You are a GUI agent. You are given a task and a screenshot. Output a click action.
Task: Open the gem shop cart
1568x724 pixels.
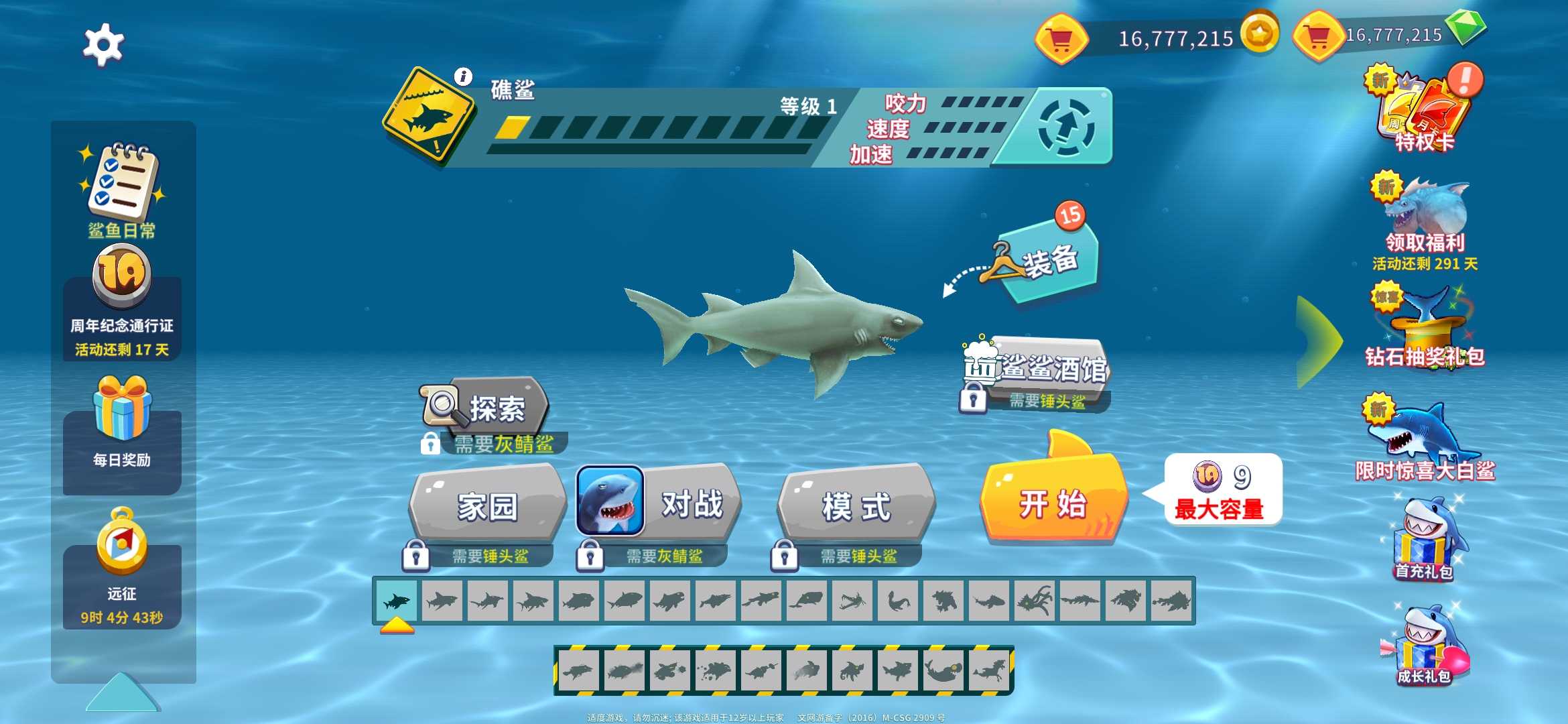coord(1317,36)
